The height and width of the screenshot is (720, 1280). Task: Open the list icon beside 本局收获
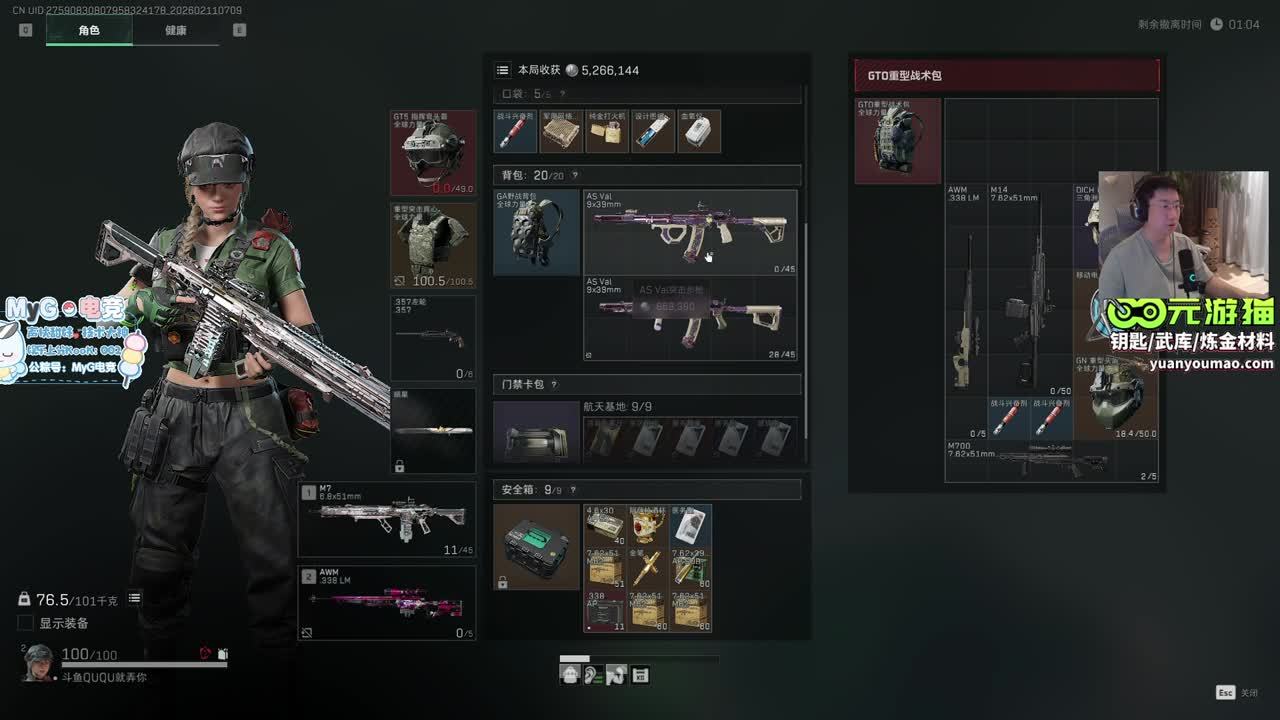point(502,70)
